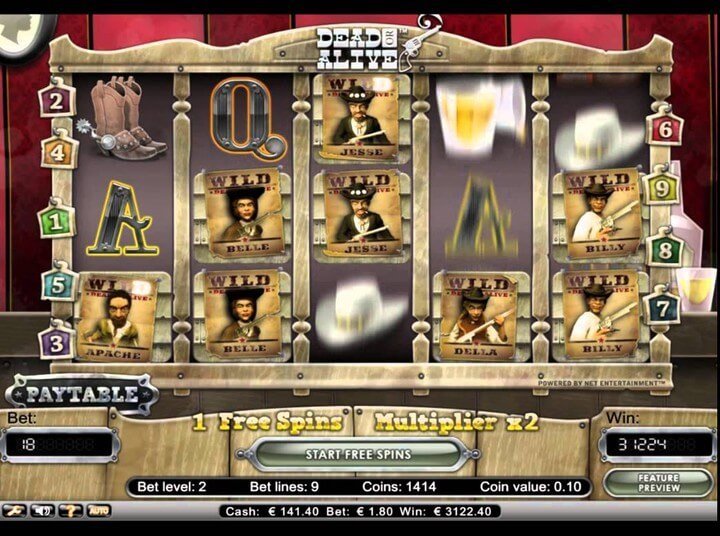Open the Paytable
Viewport: 720px width, 536px height.
point(81,393)
